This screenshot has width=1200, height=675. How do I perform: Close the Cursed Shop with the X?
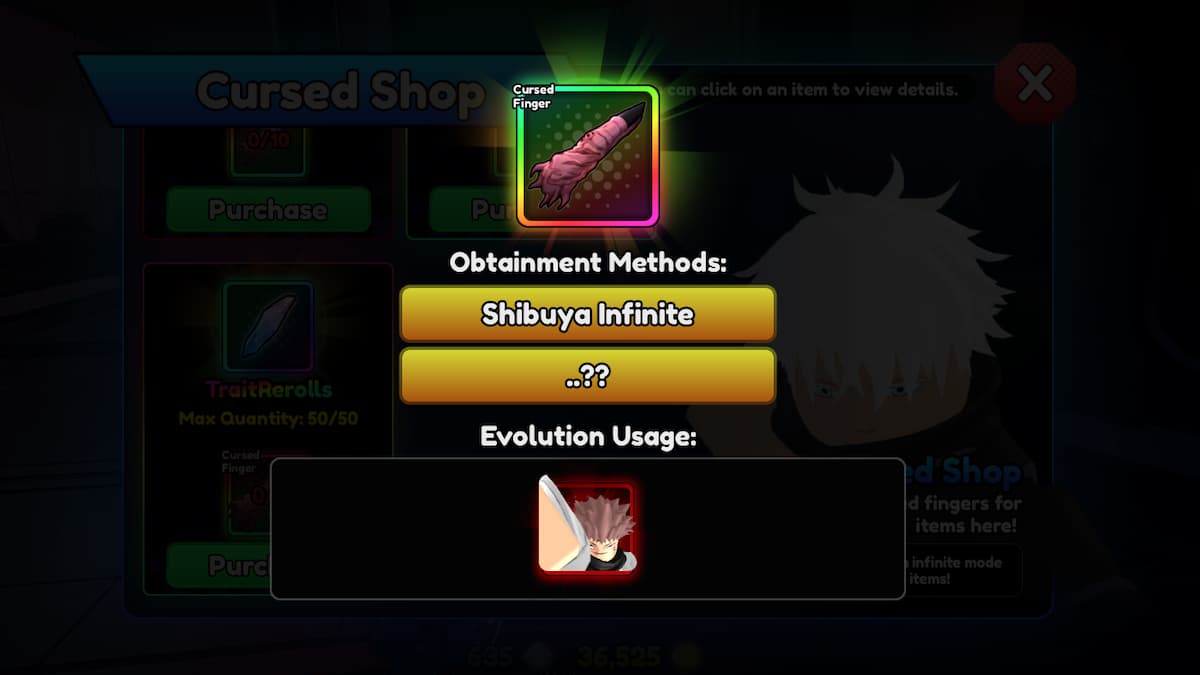point(1034,85)
